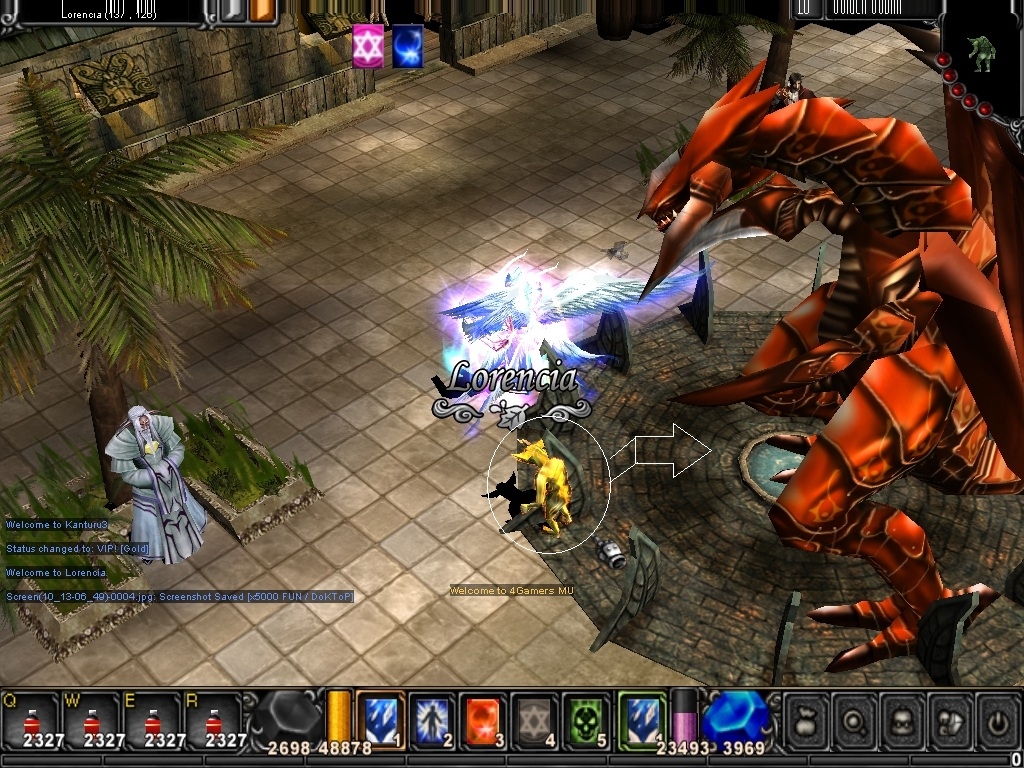Click the green-framed current skill icon
This screenshot has width=1024, height=768.
click(642, 718)
